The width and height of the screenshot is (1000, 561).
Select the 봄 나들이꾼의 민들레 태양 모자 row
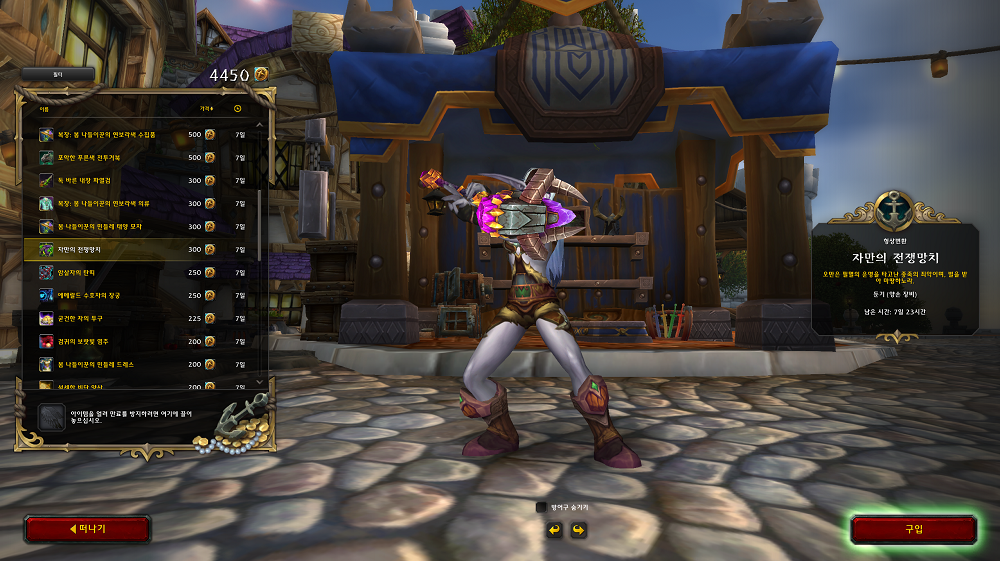click(140, 227)
